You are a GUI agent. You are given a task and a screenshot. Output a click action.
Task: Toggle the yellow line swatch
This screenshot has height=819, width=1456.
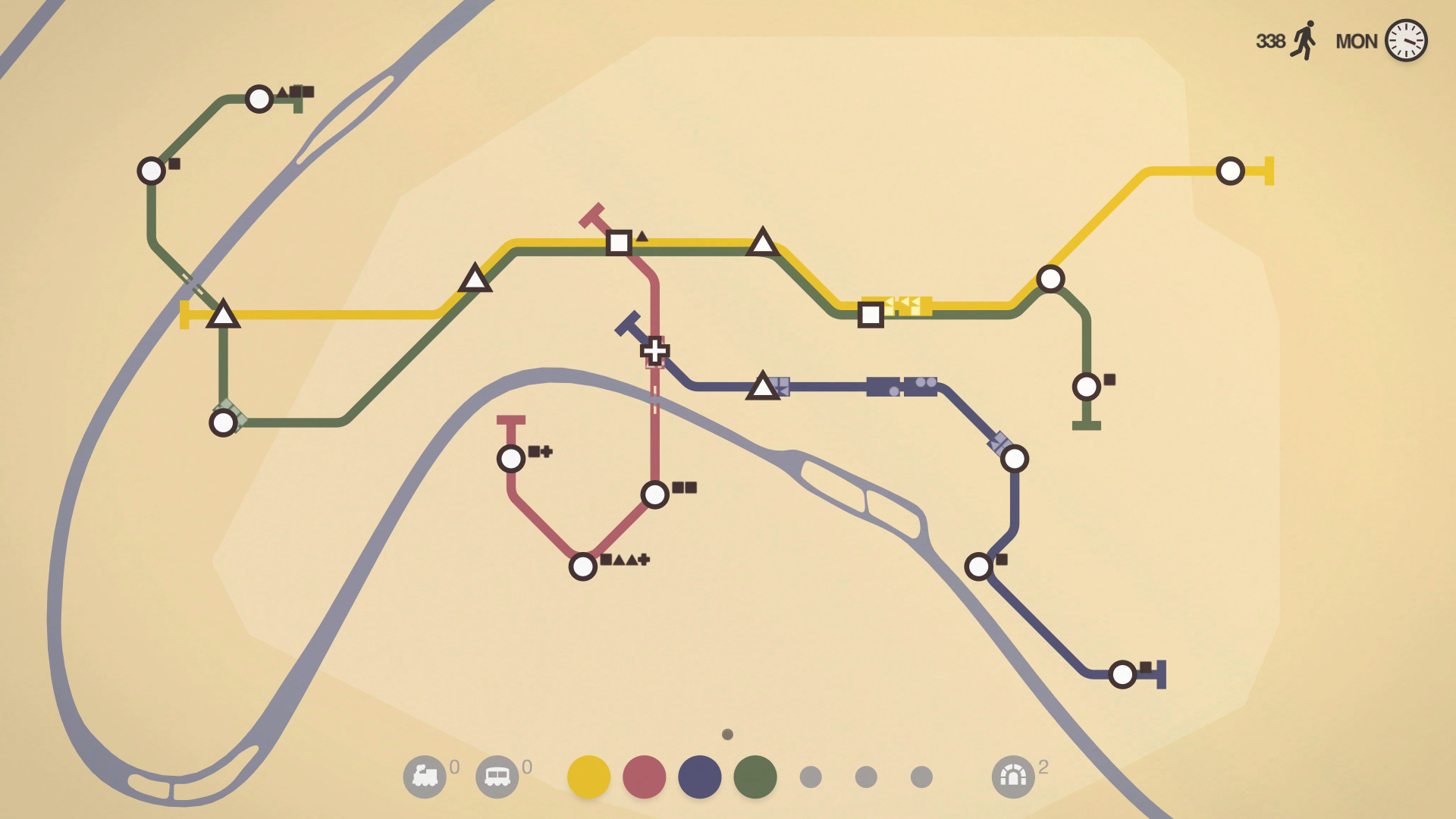(589, 777)
